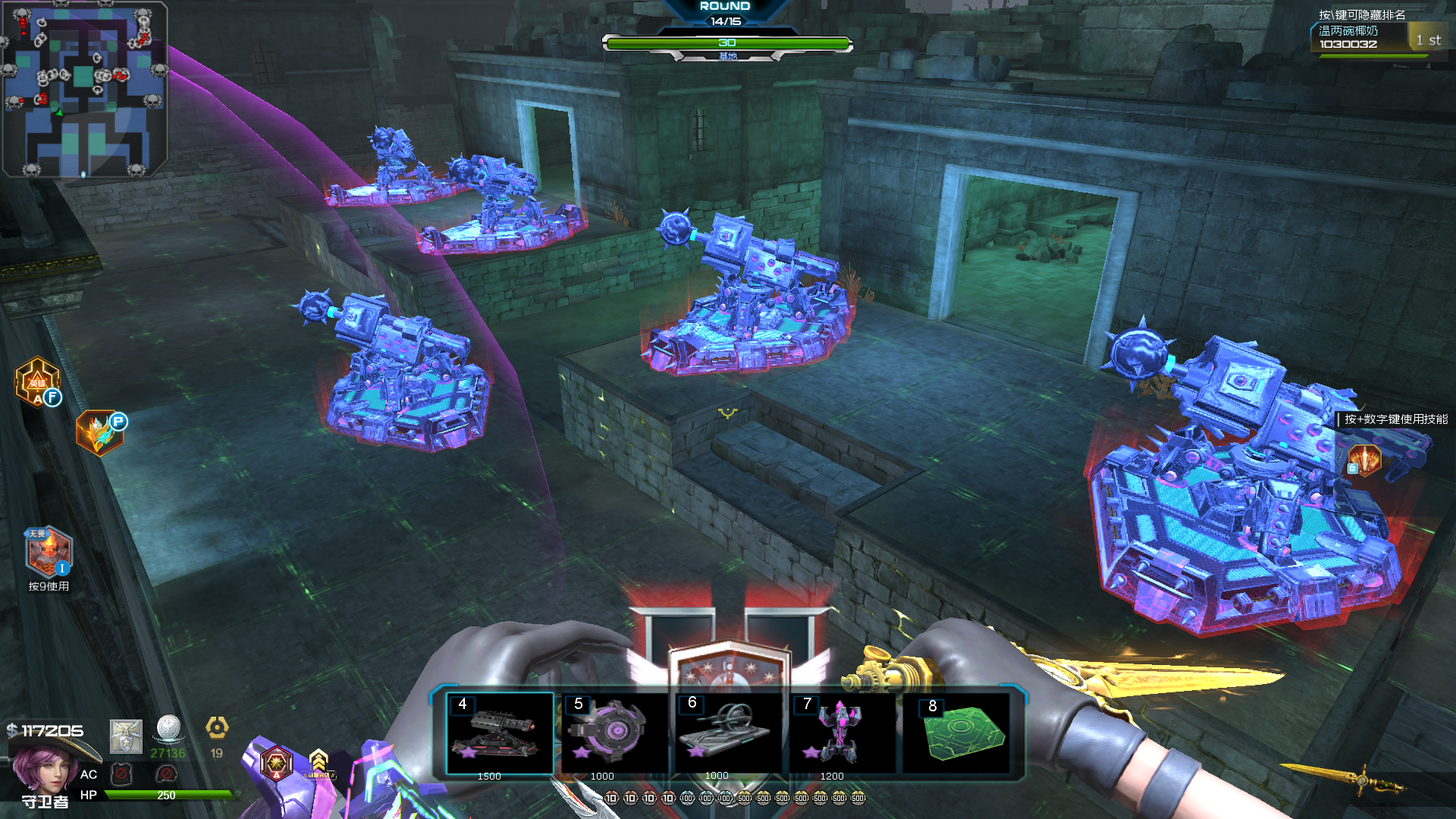
Task: Select the silver coin currency icon
Action: pyautogui.click(x=168, y=729)
